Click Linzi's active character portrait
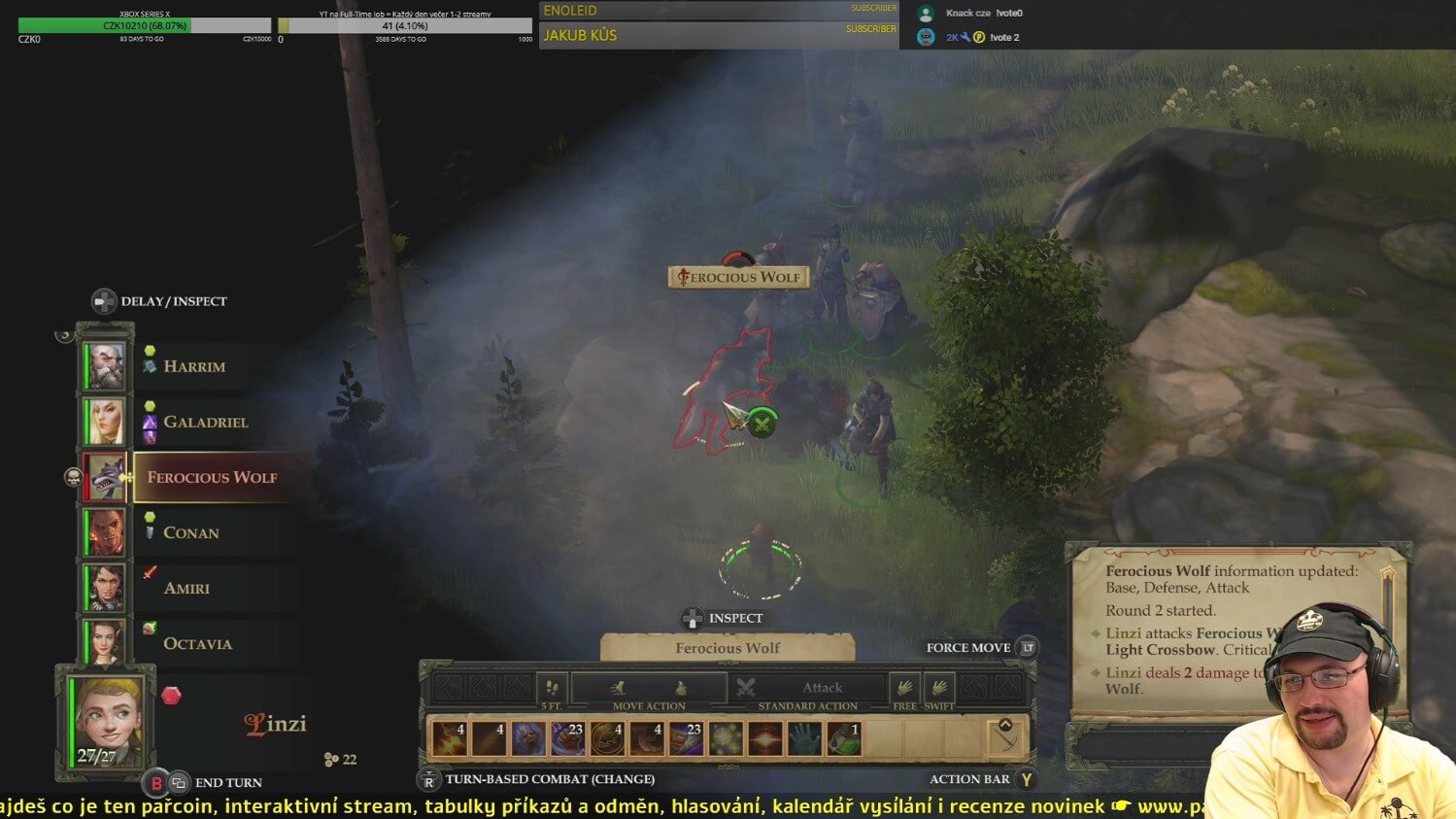Screen dimensions: 1456x819 [107, 721]
